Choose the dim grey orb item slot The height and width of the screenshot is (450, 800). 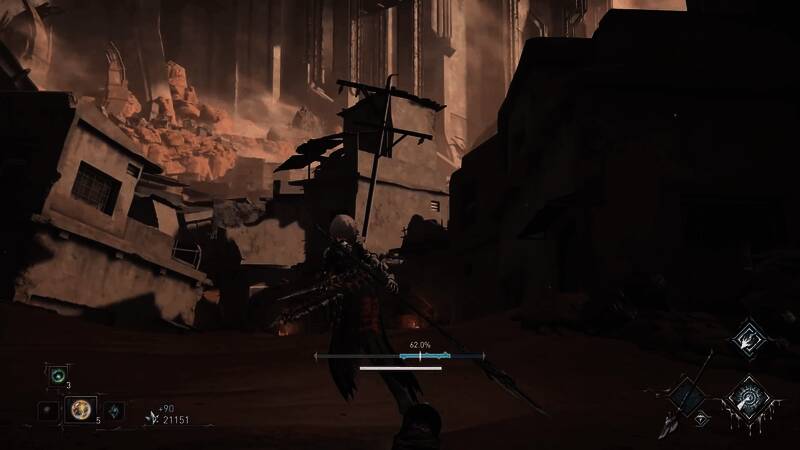click(x=46, y=410)
